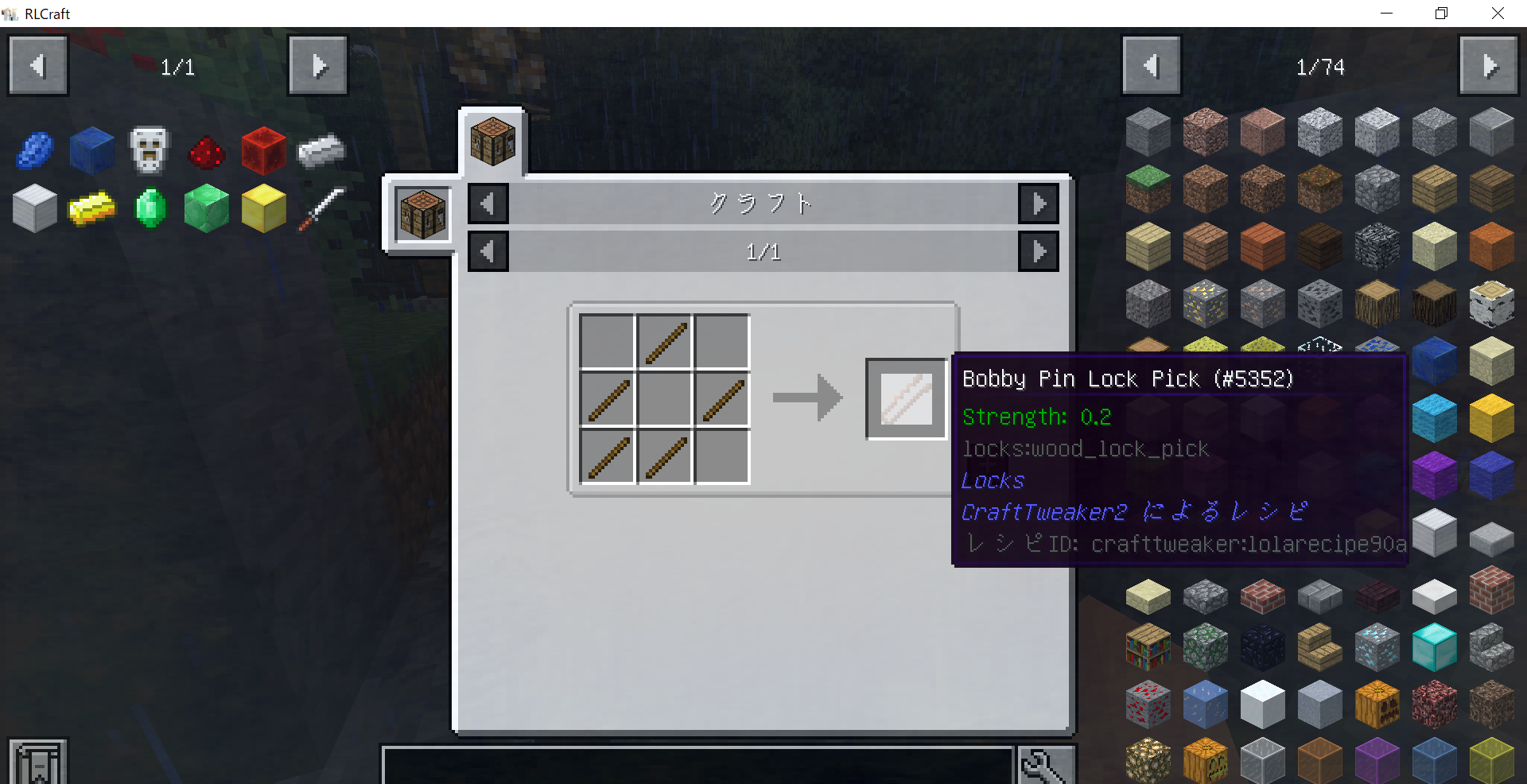This screenshot has width=1527, height=784.
Task: Go to next item list page
Action: (1489, 66)
